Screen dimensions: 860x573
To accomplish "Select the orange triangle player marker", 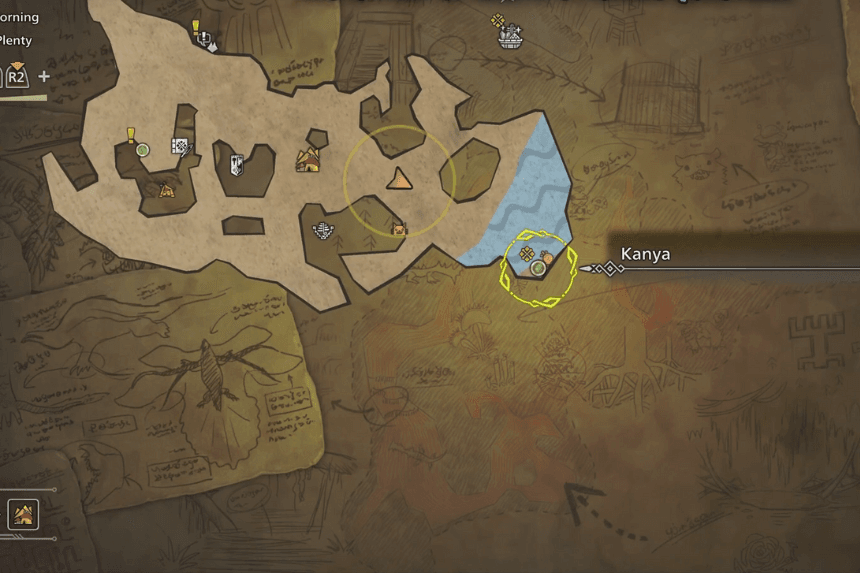I will [399, 179].
